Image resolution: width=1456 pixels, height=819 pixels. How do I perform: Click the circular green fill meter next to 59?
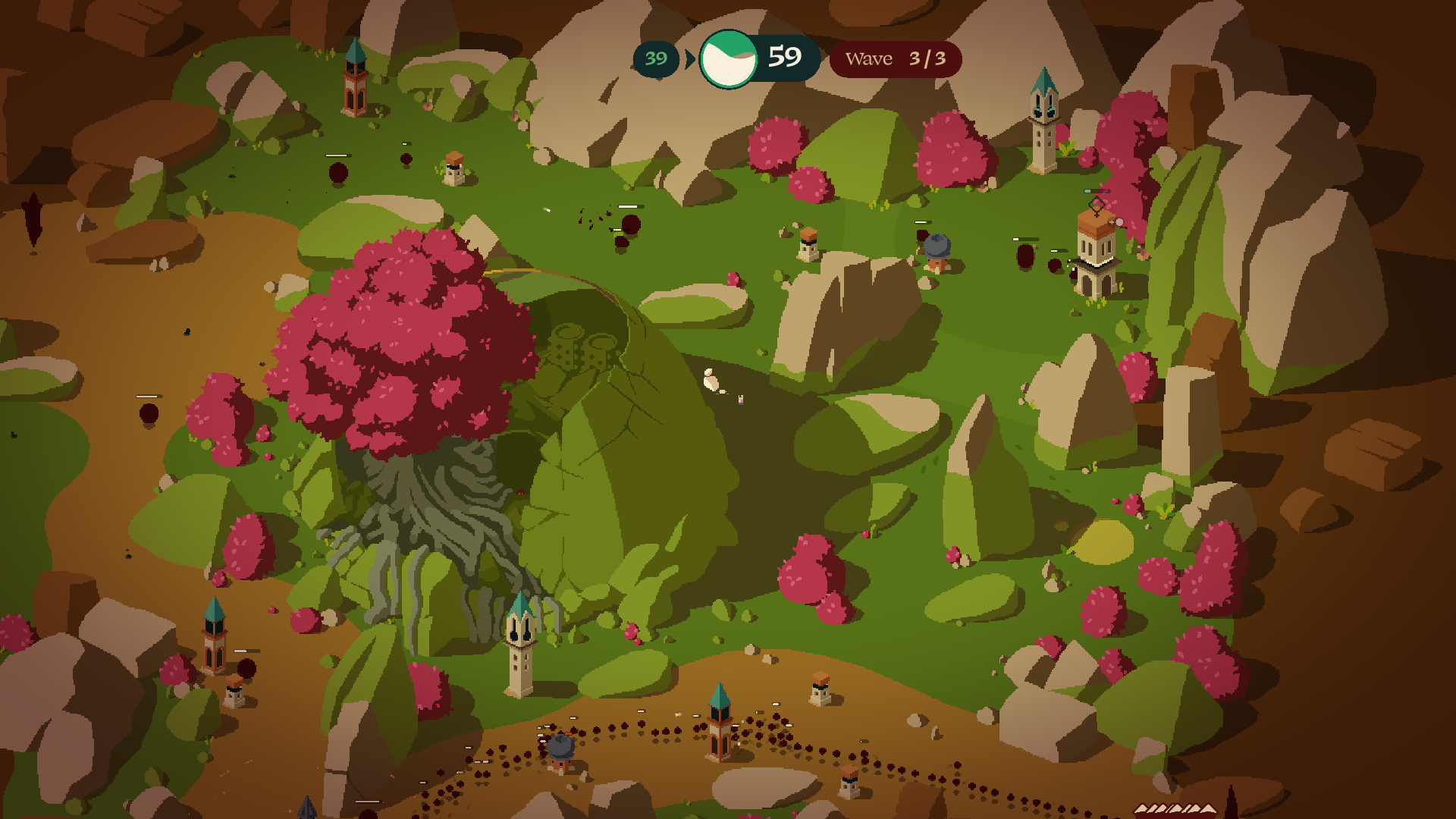tap(729, 55)
